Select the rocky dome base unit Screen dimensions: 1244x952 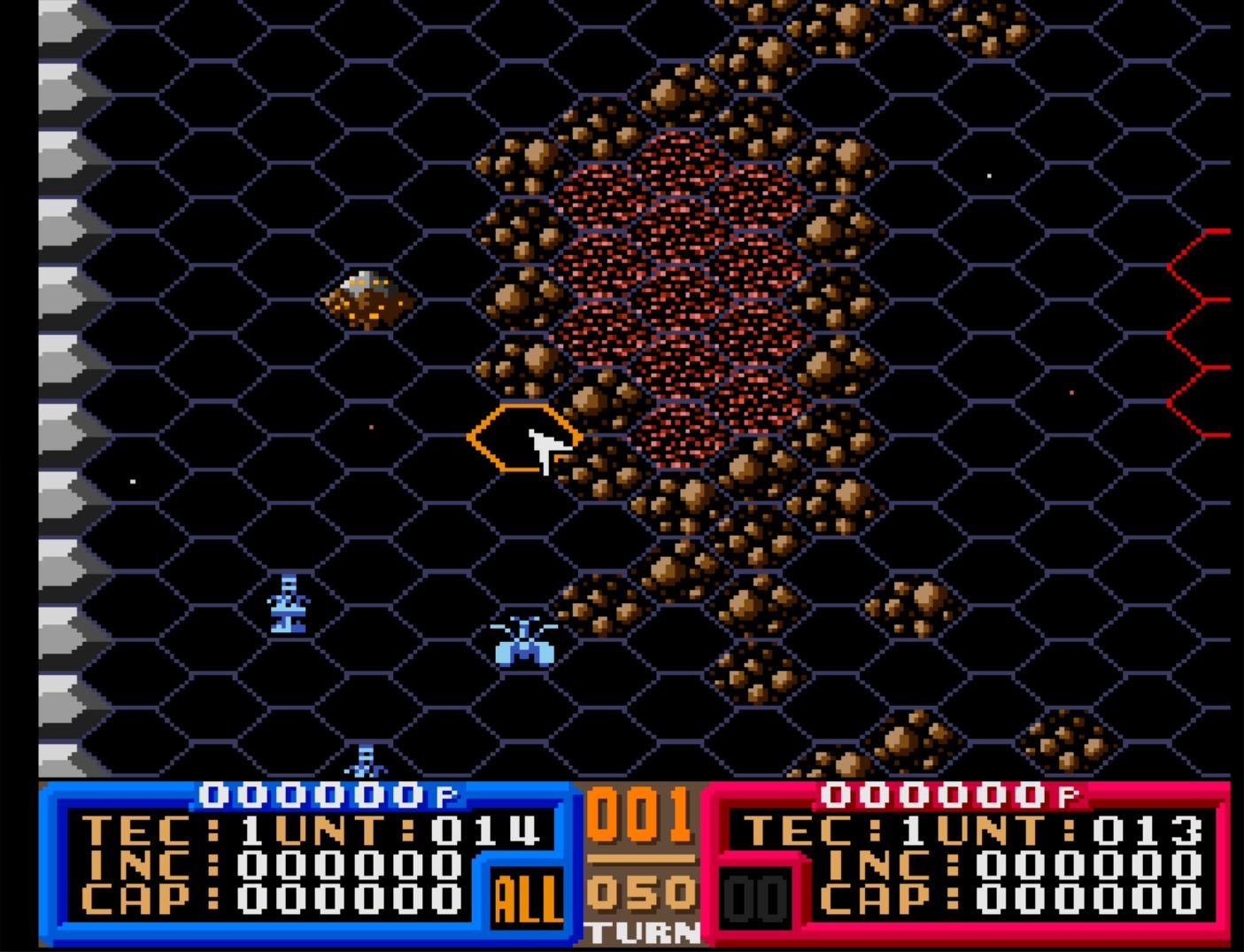point(369,299)
